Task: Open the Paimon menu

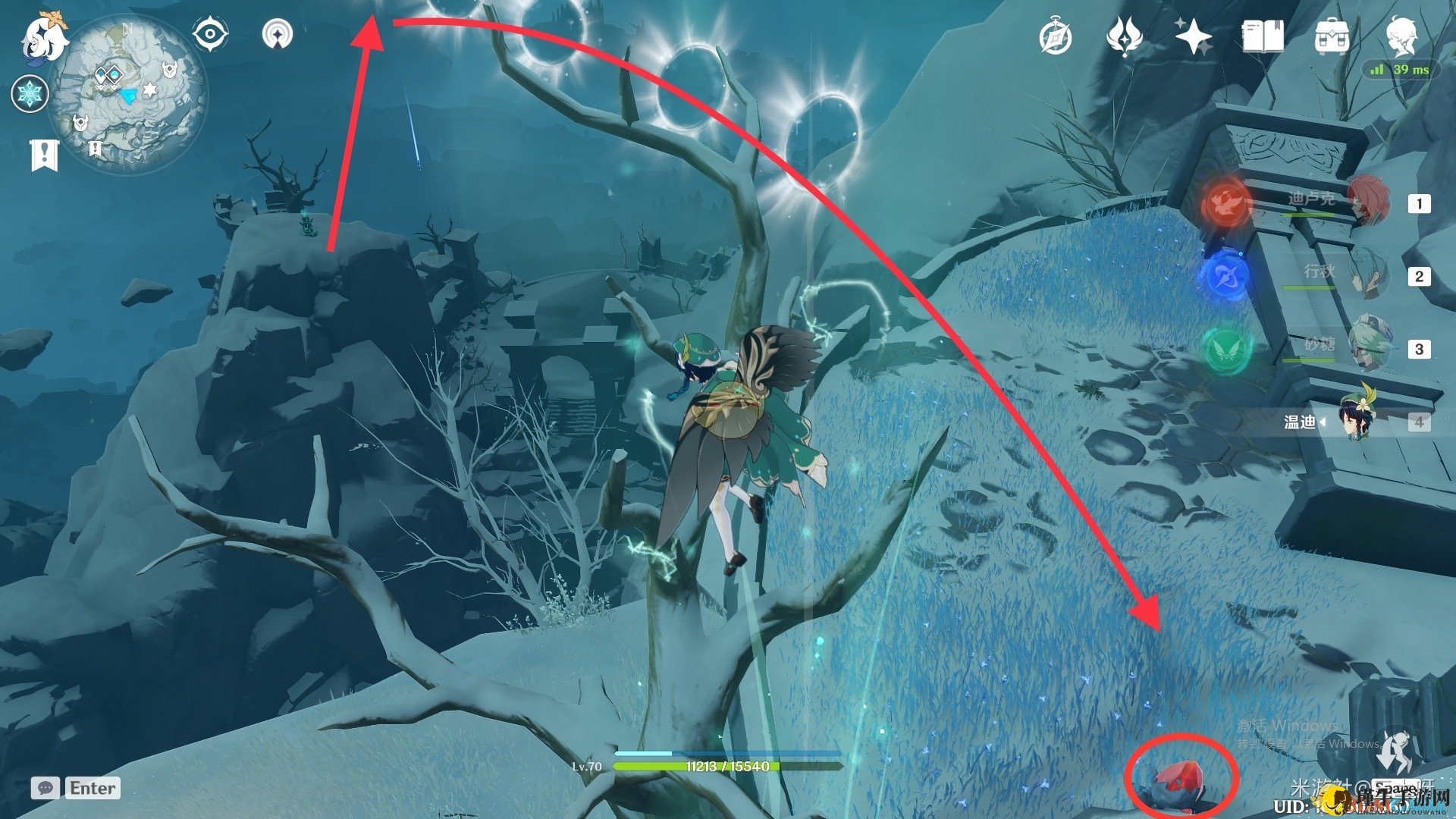Action: (43, 36)
